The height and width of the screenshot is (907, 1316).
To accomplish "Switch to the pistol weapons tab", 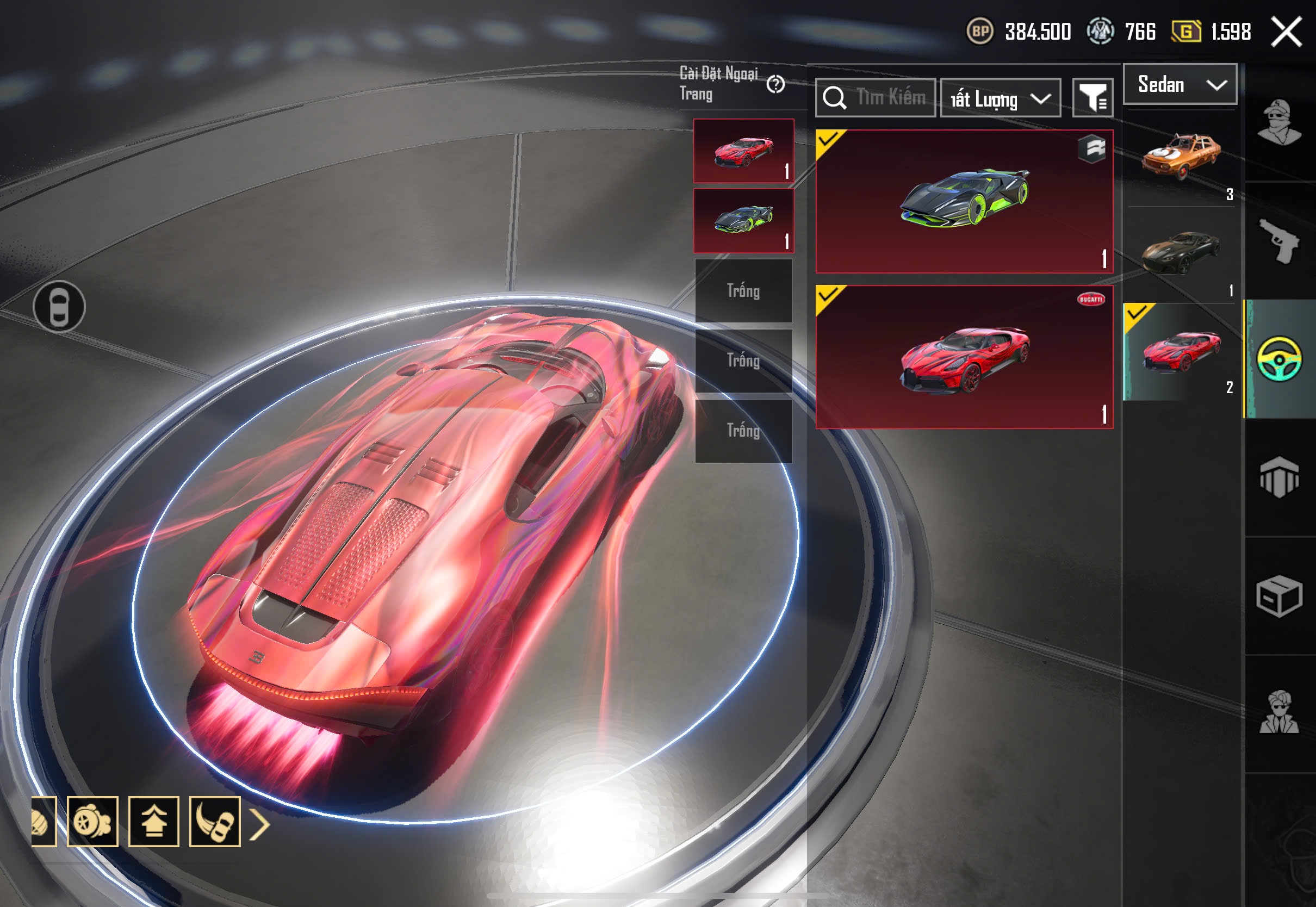I will point(1279,241).
